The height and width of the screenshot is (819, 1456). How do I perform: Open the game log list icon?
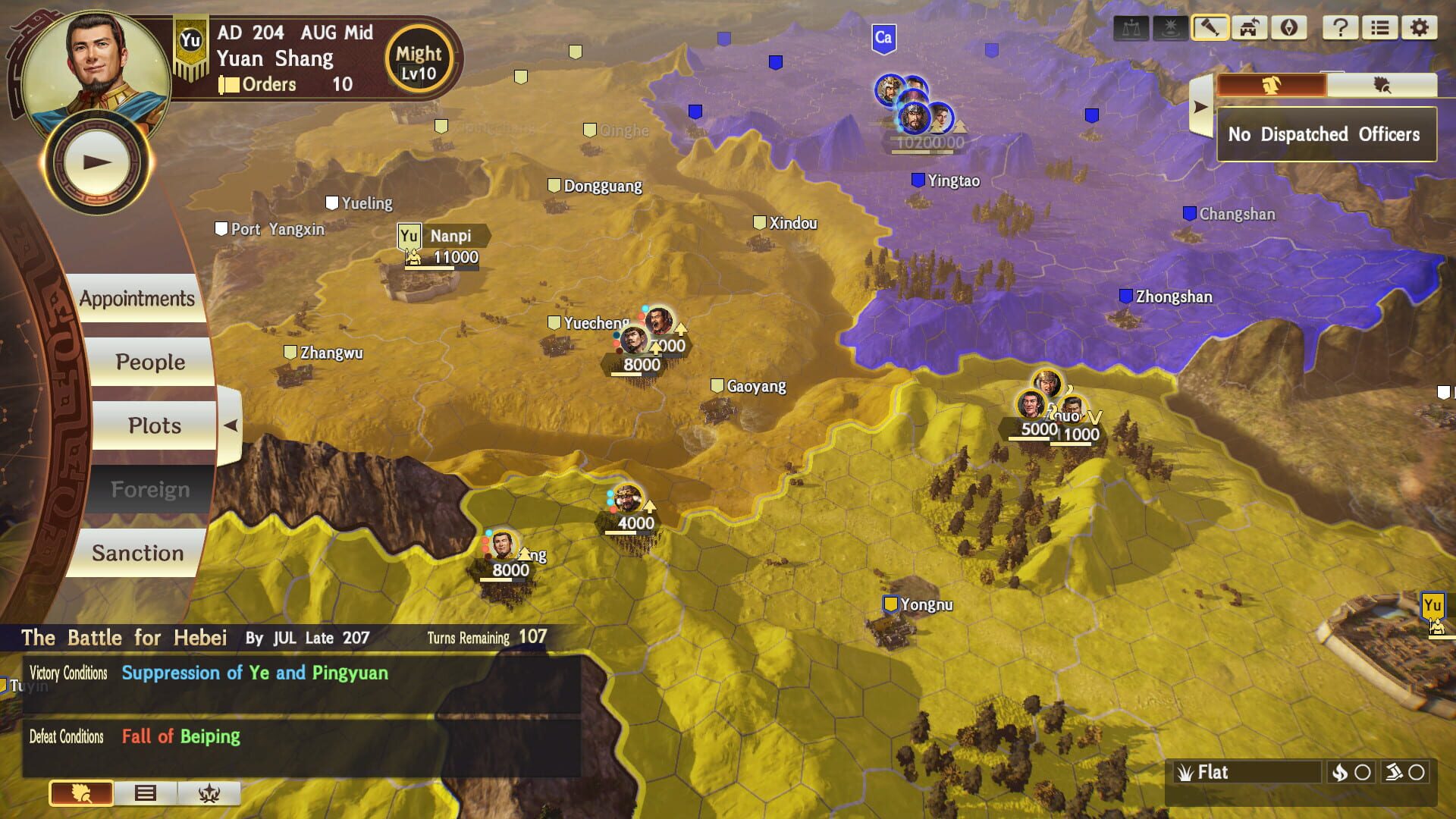point(1380,28)
